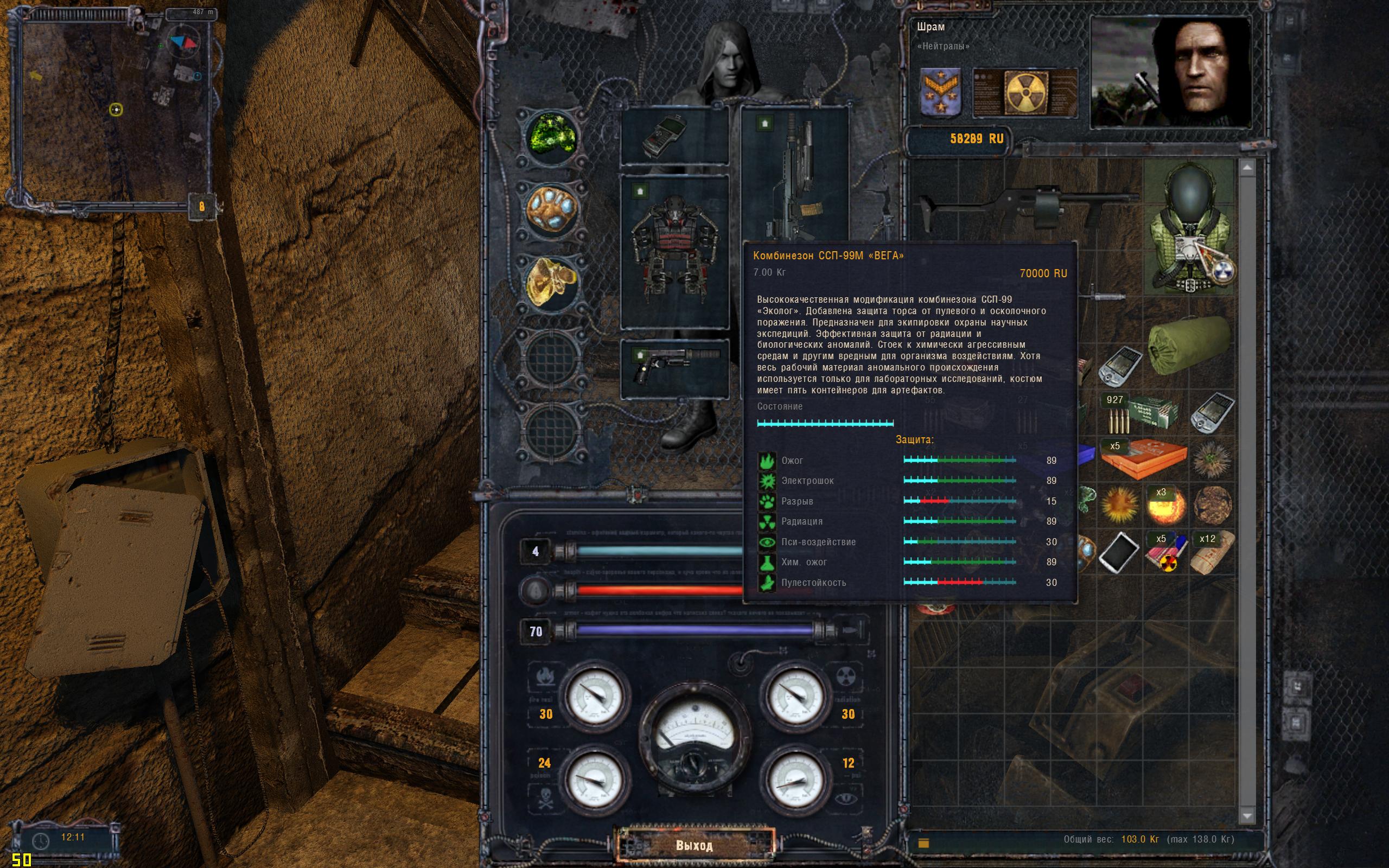Select the spiky urchin artifact

[x=1211, y=459]
